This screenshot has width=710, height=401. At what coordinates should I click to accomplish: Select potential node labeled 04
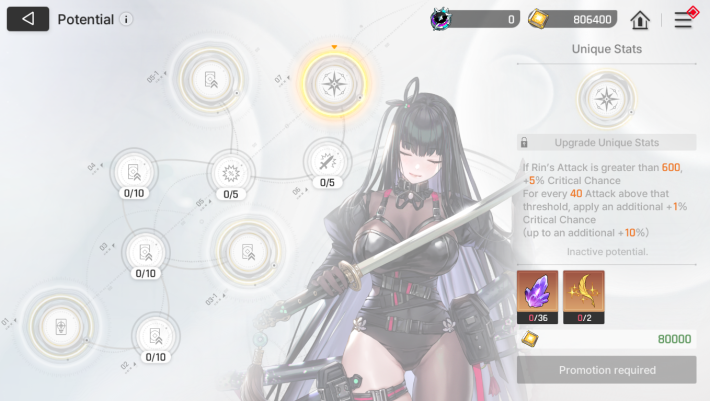(x=134, y=171)
